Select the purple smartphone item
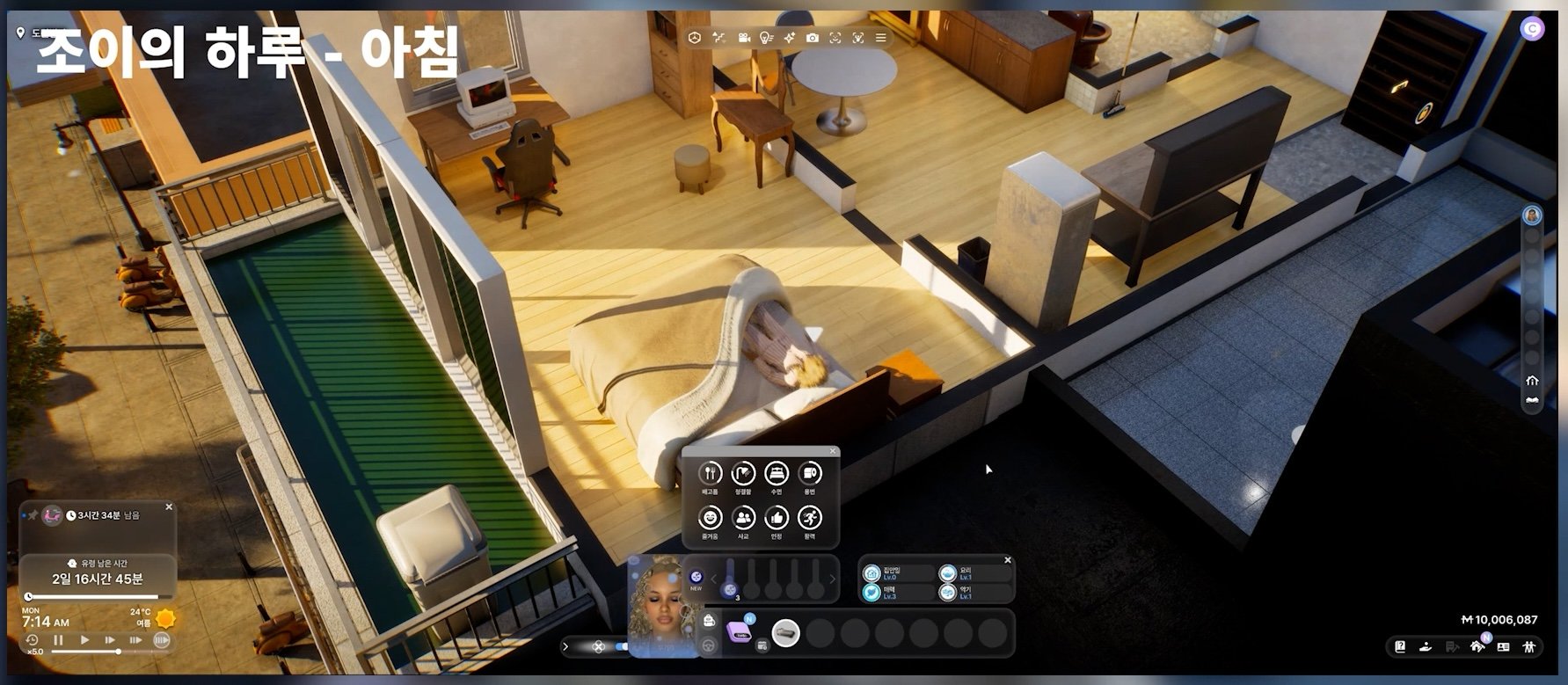The height and width of the screenshot is (685, 1568). pyautogui.click(x=739, y=631)
